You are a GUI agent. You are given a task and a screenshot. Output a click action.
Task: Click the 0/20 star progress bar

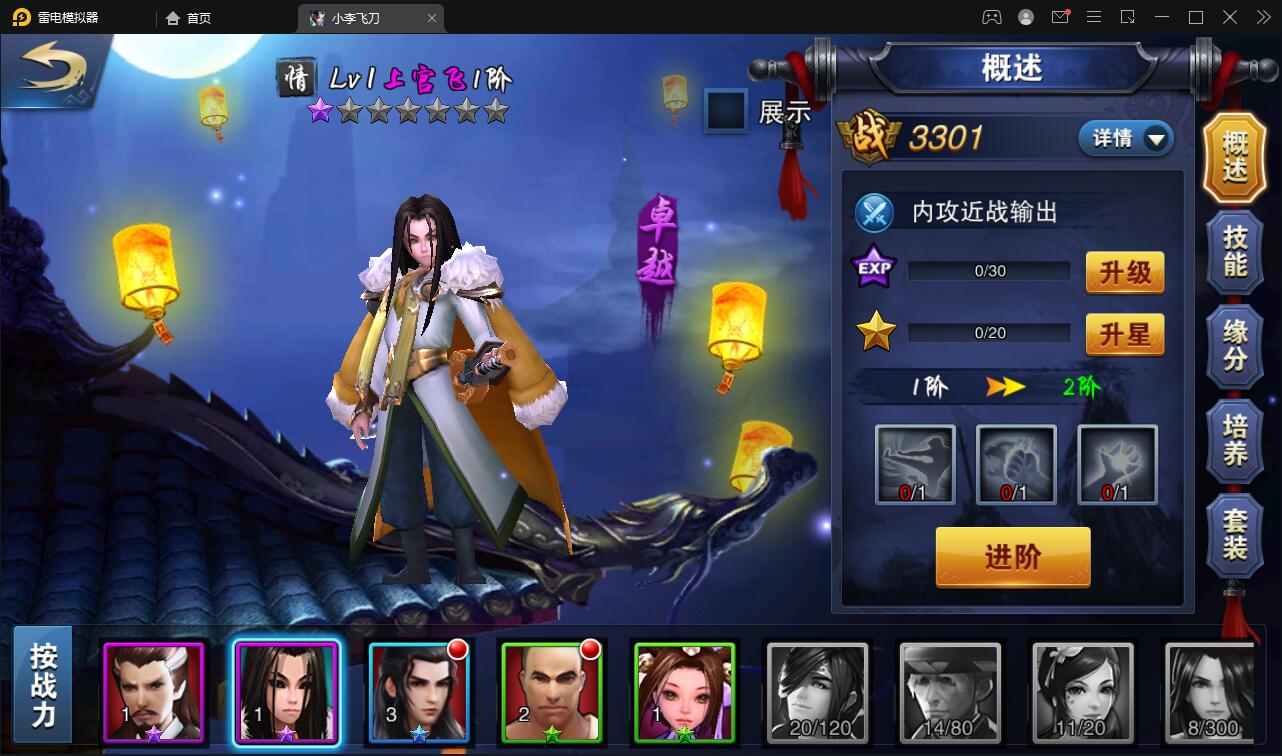[988, 332]
